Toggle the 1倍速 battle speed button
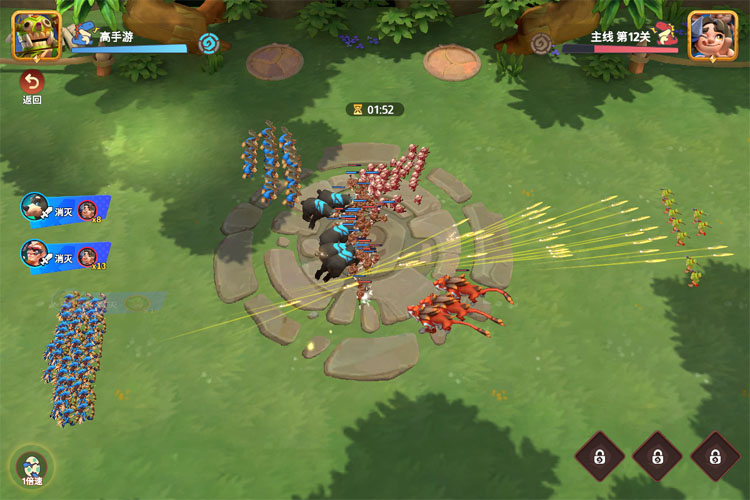750x500 pixels. click(x=33, y=468)
